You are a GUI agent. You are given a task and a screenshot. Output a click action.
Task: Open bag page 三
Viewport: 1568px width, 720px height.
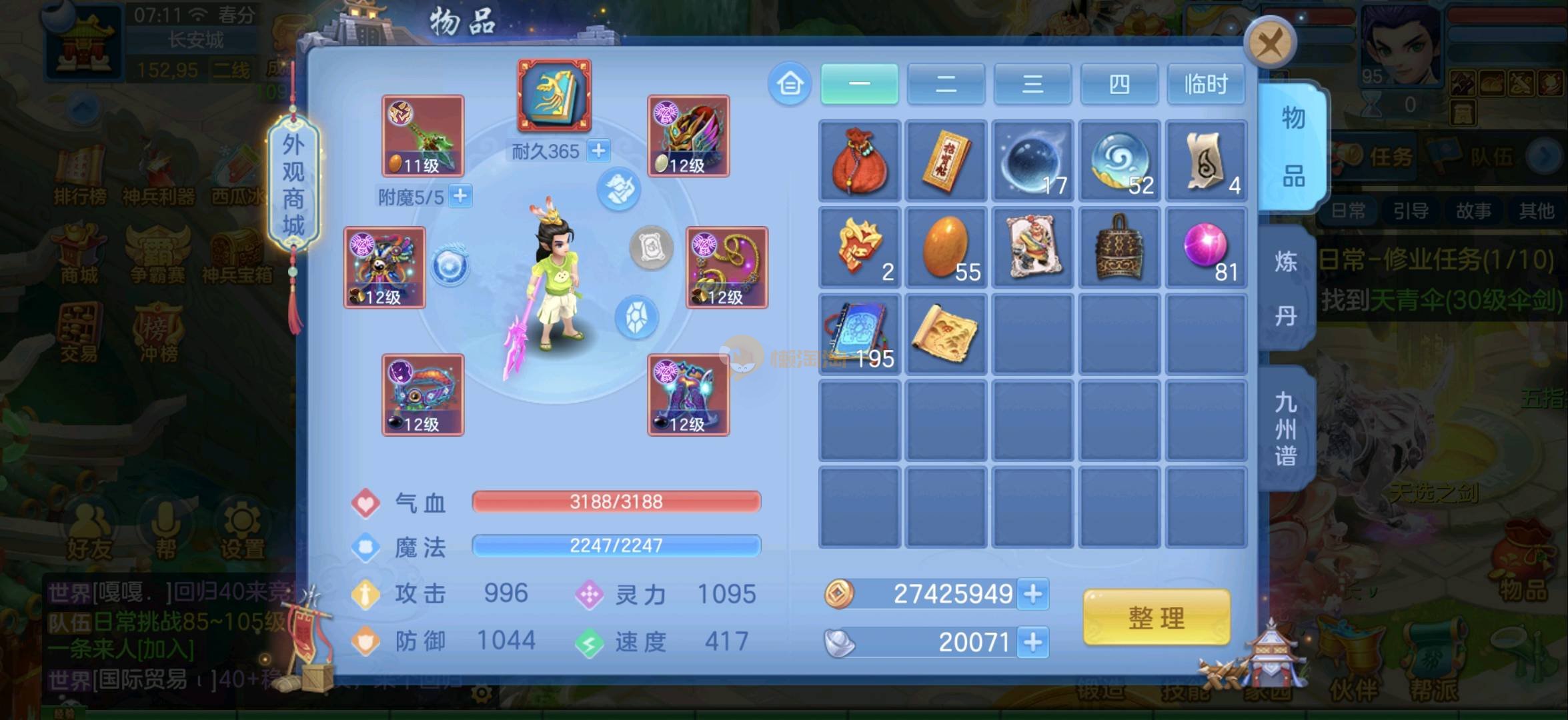click(1032, 85)
